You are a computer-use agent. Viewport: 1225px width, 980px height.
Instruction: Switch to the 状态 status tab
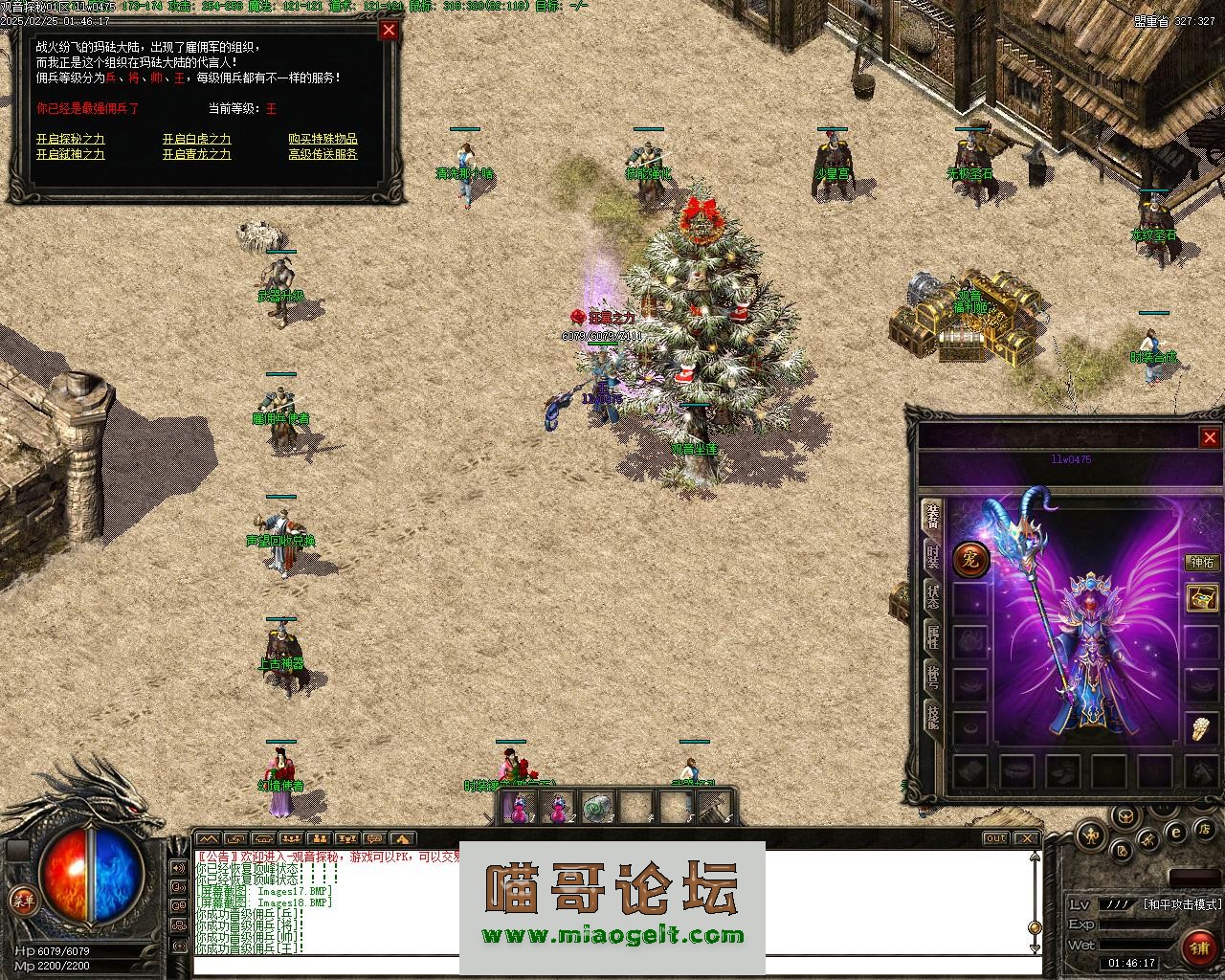pyautogui.click(x=932, y=595)
